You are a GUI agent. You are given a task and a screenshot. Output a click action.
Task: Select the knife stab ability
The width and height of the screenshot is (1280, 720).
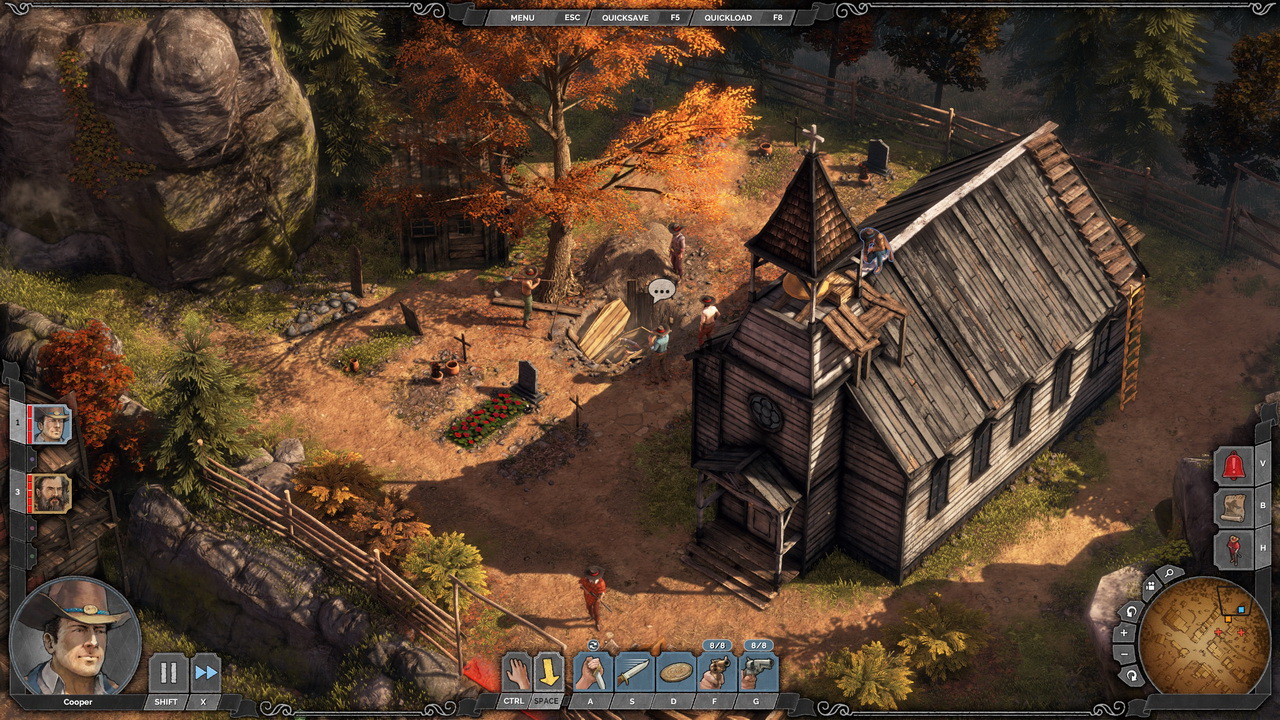click(x=591, y=672)
